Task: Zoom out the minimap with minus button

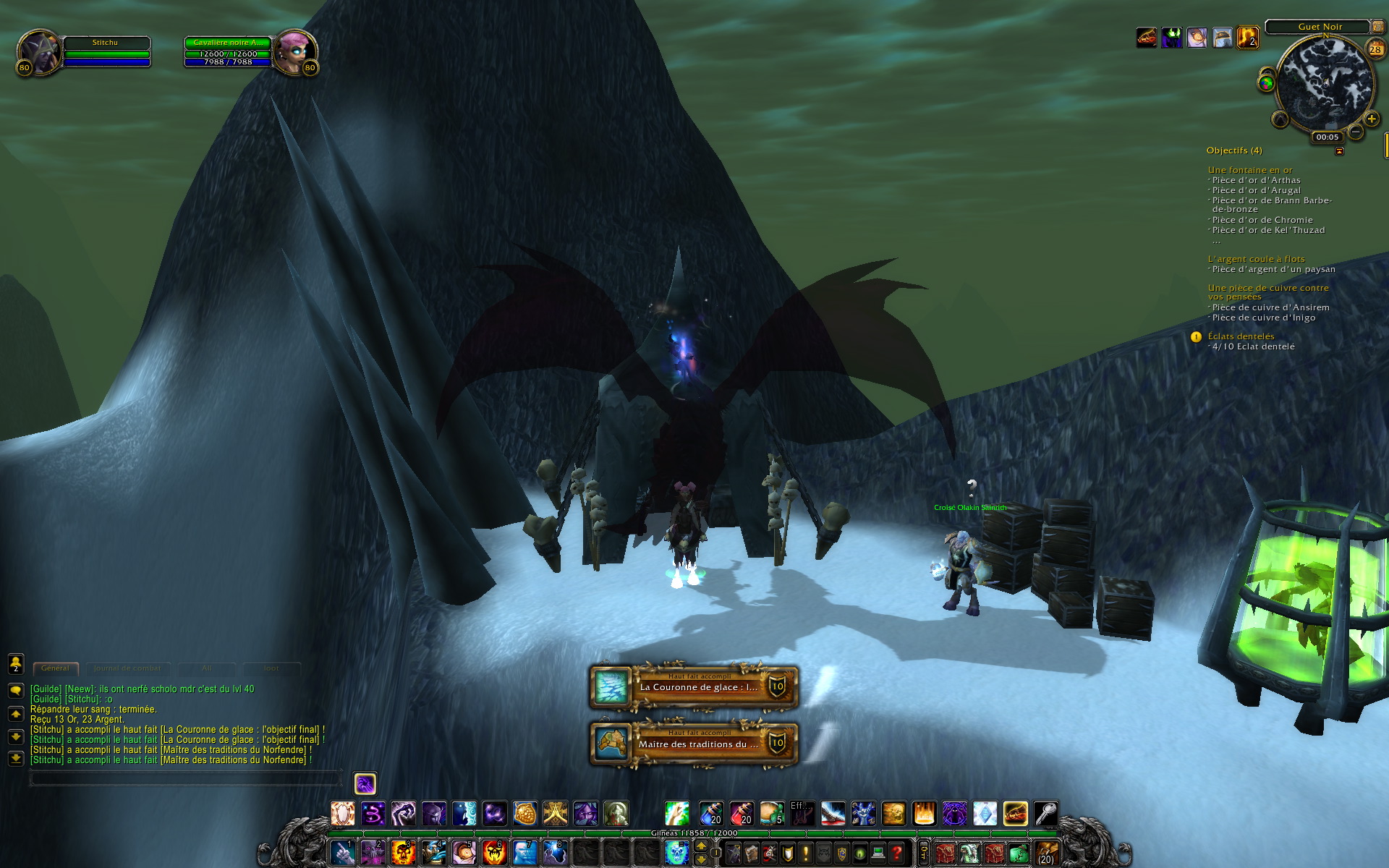Action: (1356, 132)
